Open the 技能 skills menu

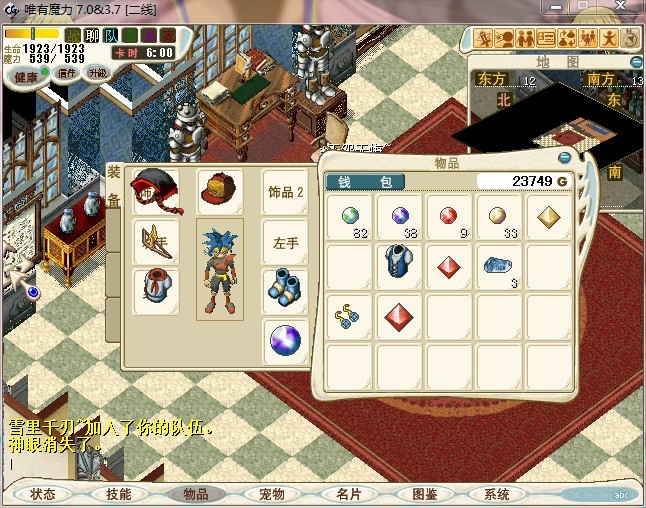click(x=118, y=494)
